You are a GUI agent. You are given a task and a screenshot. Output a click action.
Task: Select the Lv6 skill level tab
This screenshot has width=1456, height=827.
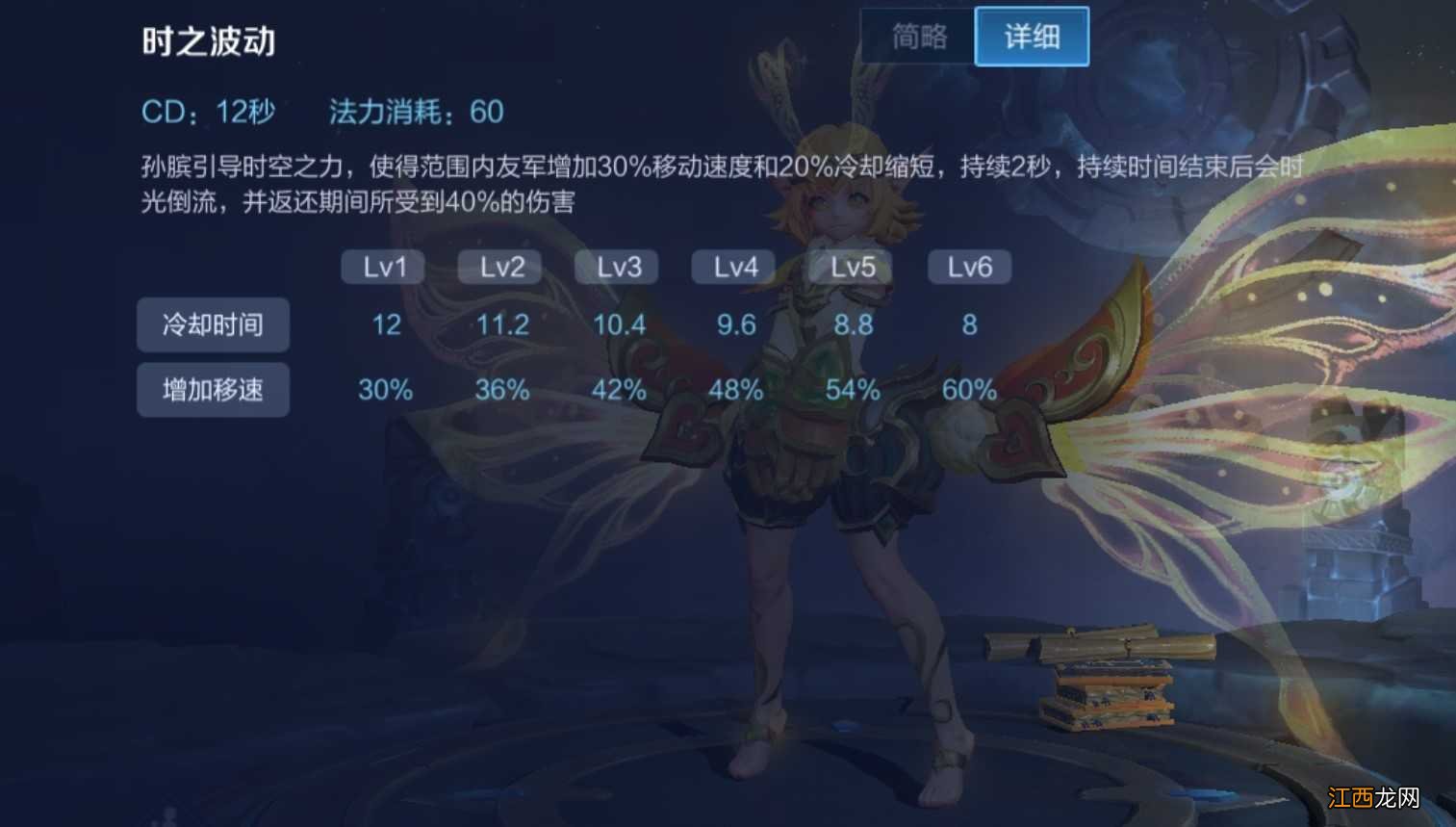pyautogui.click(x=968, y=267)
